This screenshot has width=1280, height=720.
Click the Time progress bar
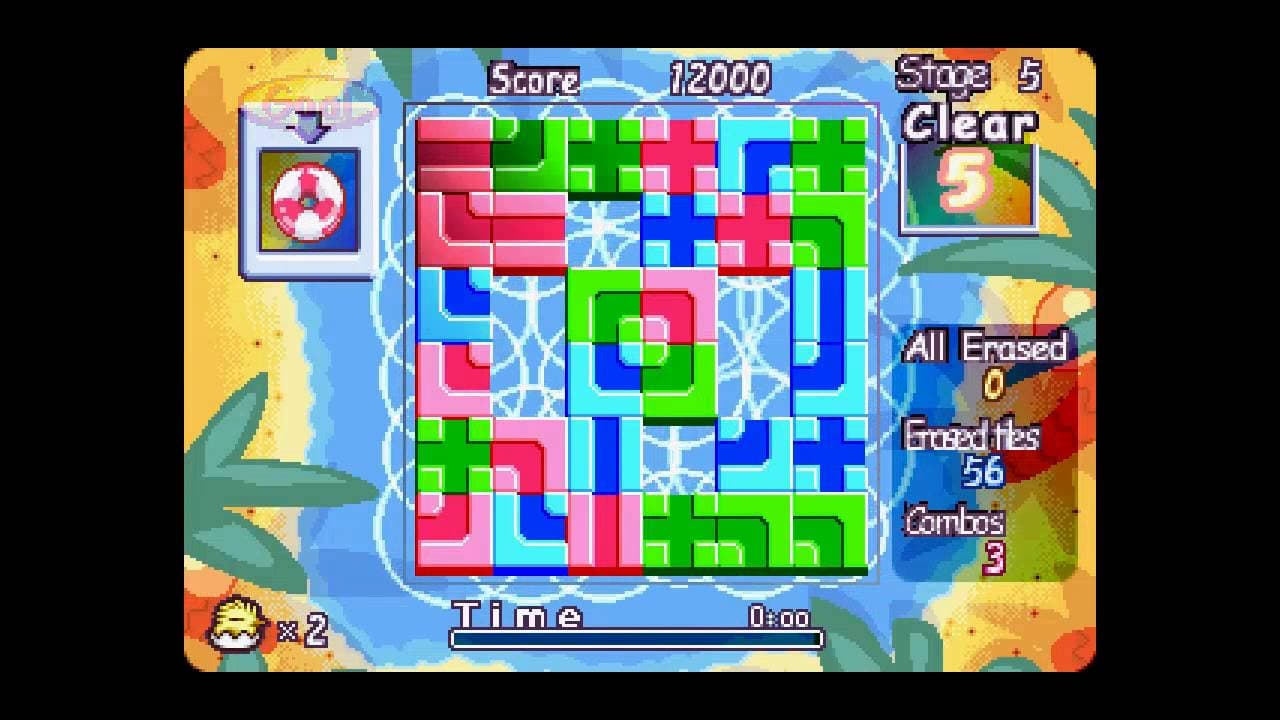(635, 638)
